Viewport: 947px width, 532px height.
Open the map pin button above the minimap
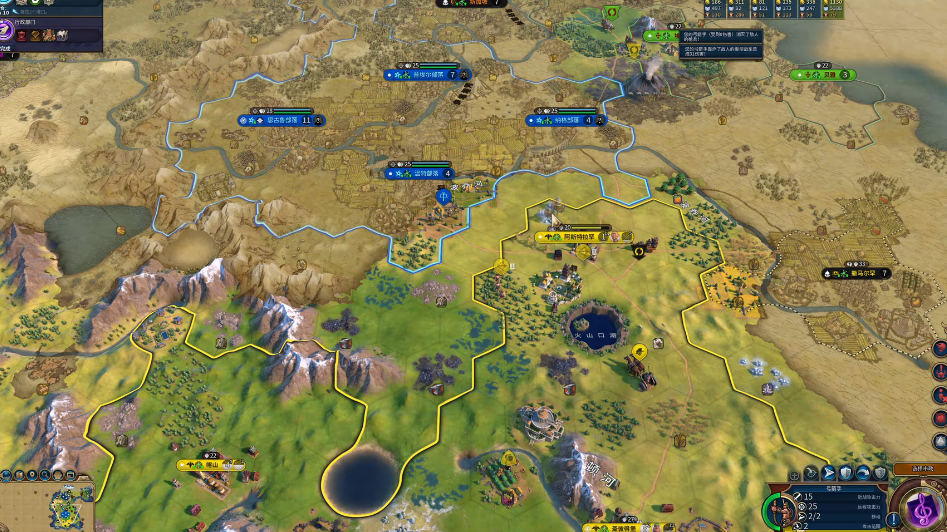tap(33, 474)
